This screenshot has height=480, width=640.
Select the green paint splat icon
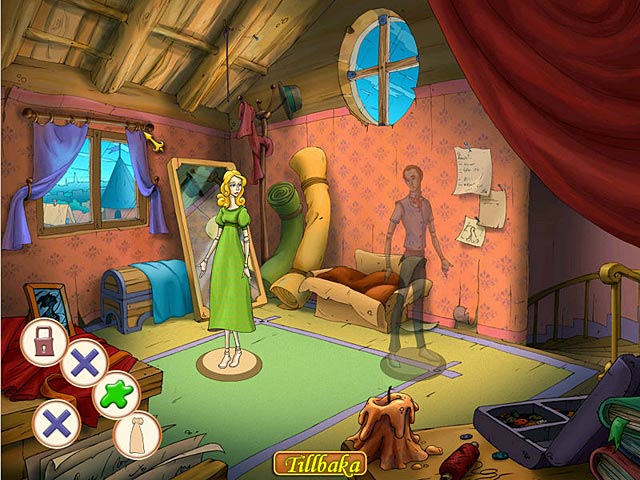tap(117, 394)
